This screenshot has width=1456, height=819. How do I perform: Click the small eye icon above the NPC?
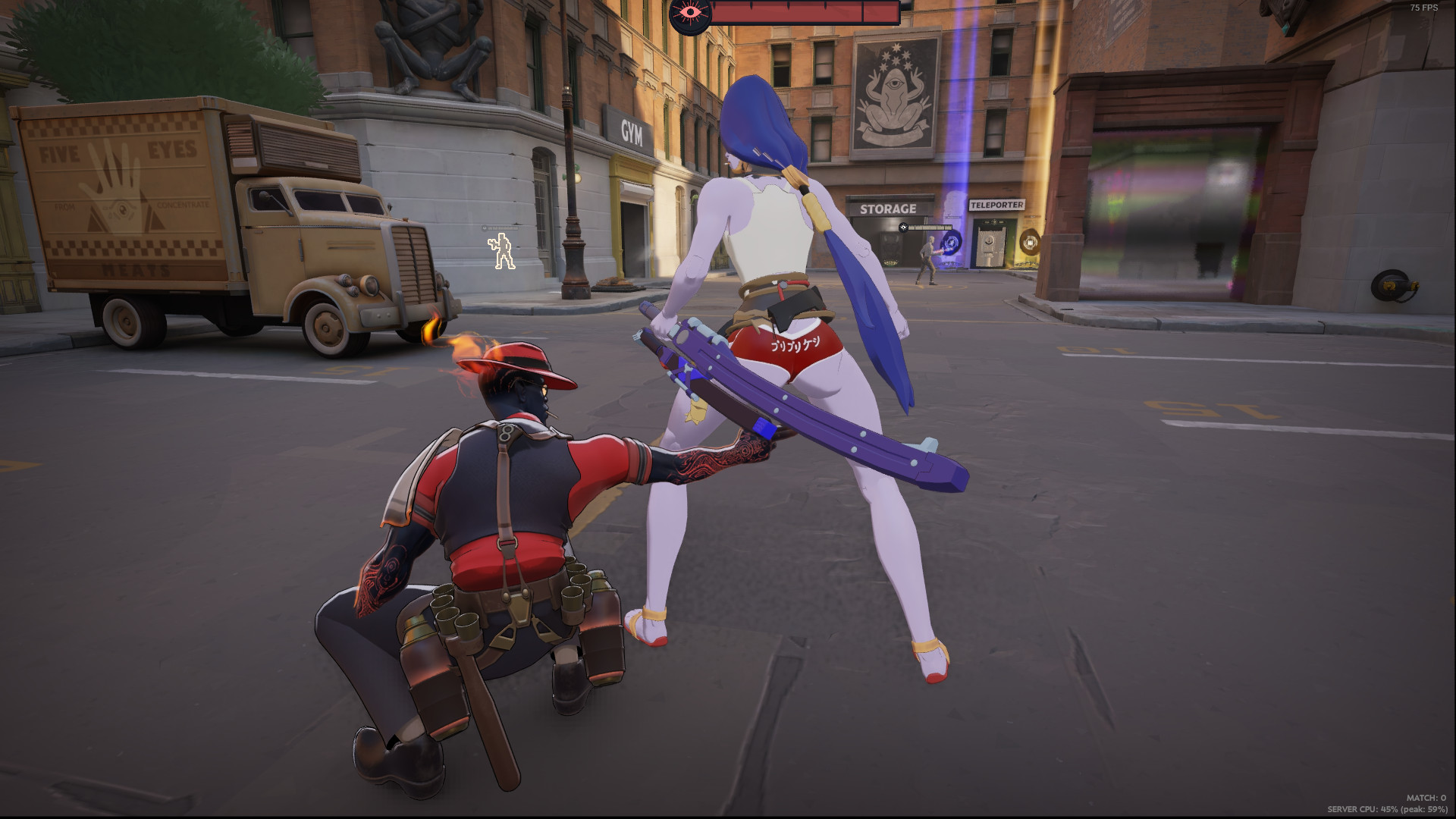pyautogui.click(x=903, y=227)
